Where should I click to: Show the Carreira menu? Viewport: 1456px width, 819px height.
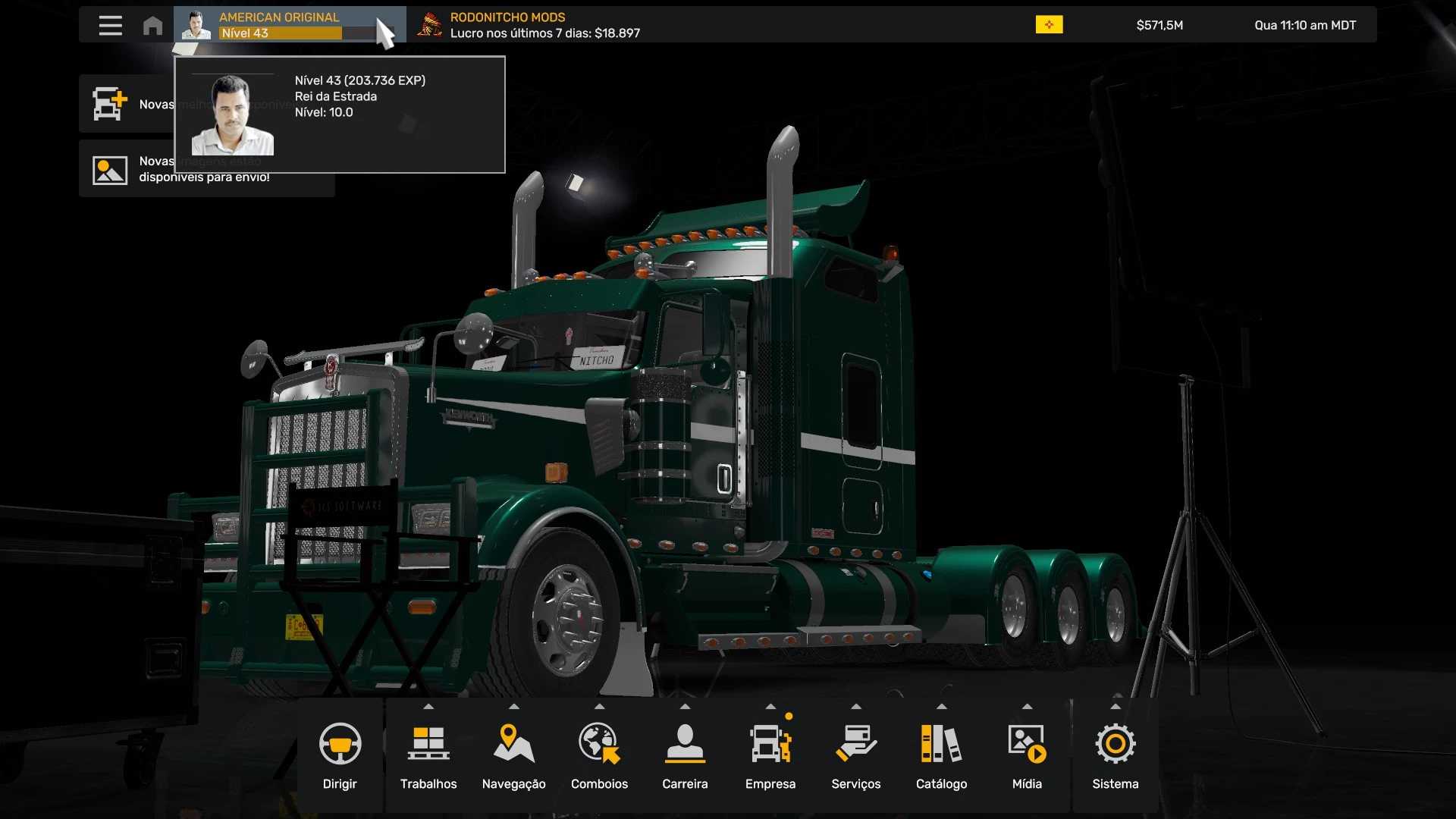pyautogui.click(x=685, y=756)
